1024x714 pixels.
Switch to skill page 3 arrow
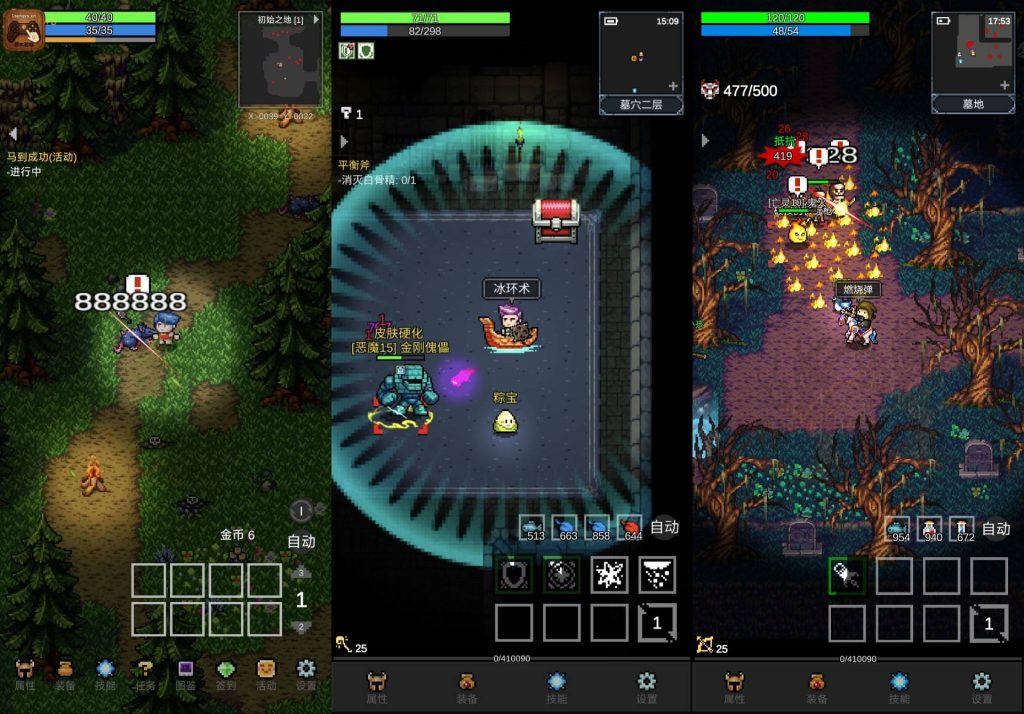point(299,574)
